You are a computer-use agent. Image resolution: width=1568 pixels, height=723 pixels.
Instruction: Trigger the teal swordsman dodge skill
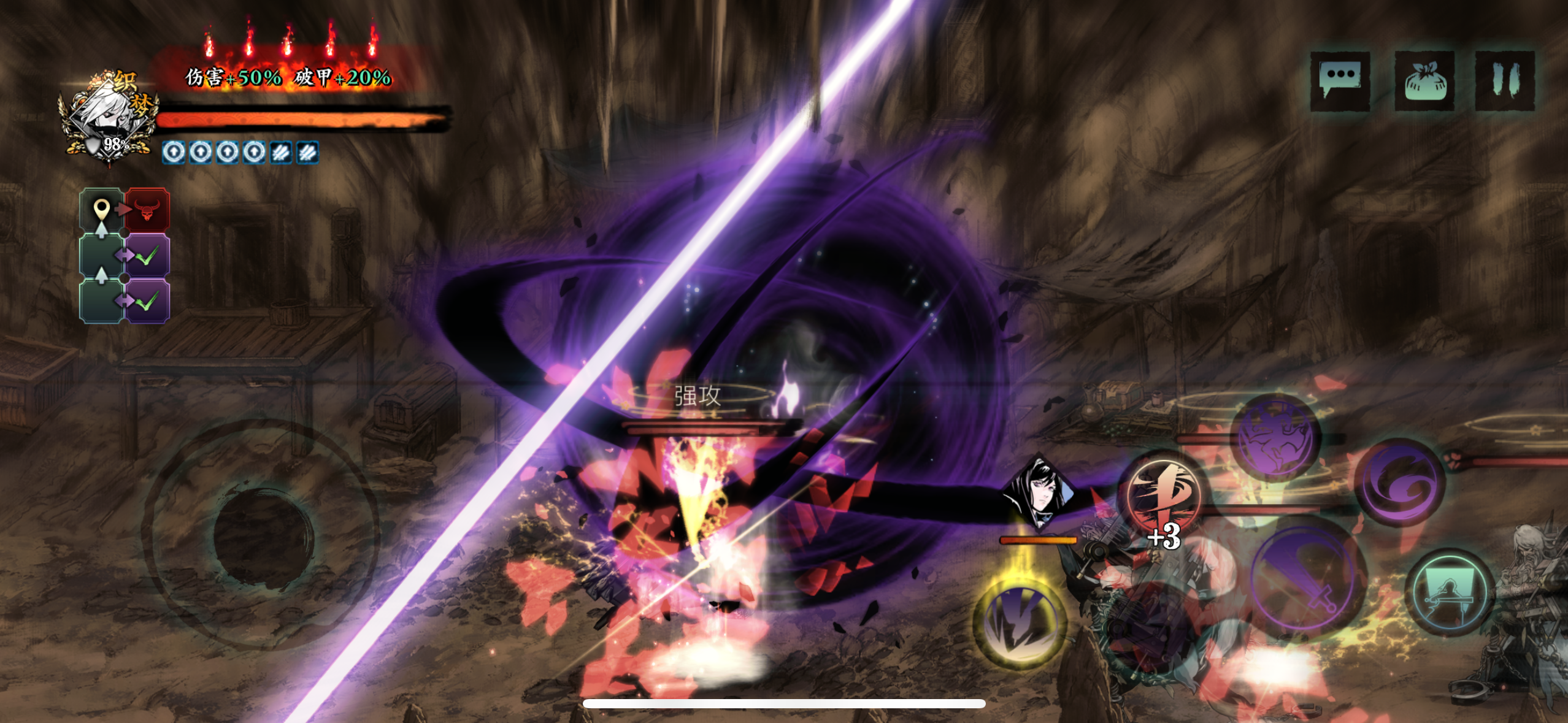tap(1450, 592)
